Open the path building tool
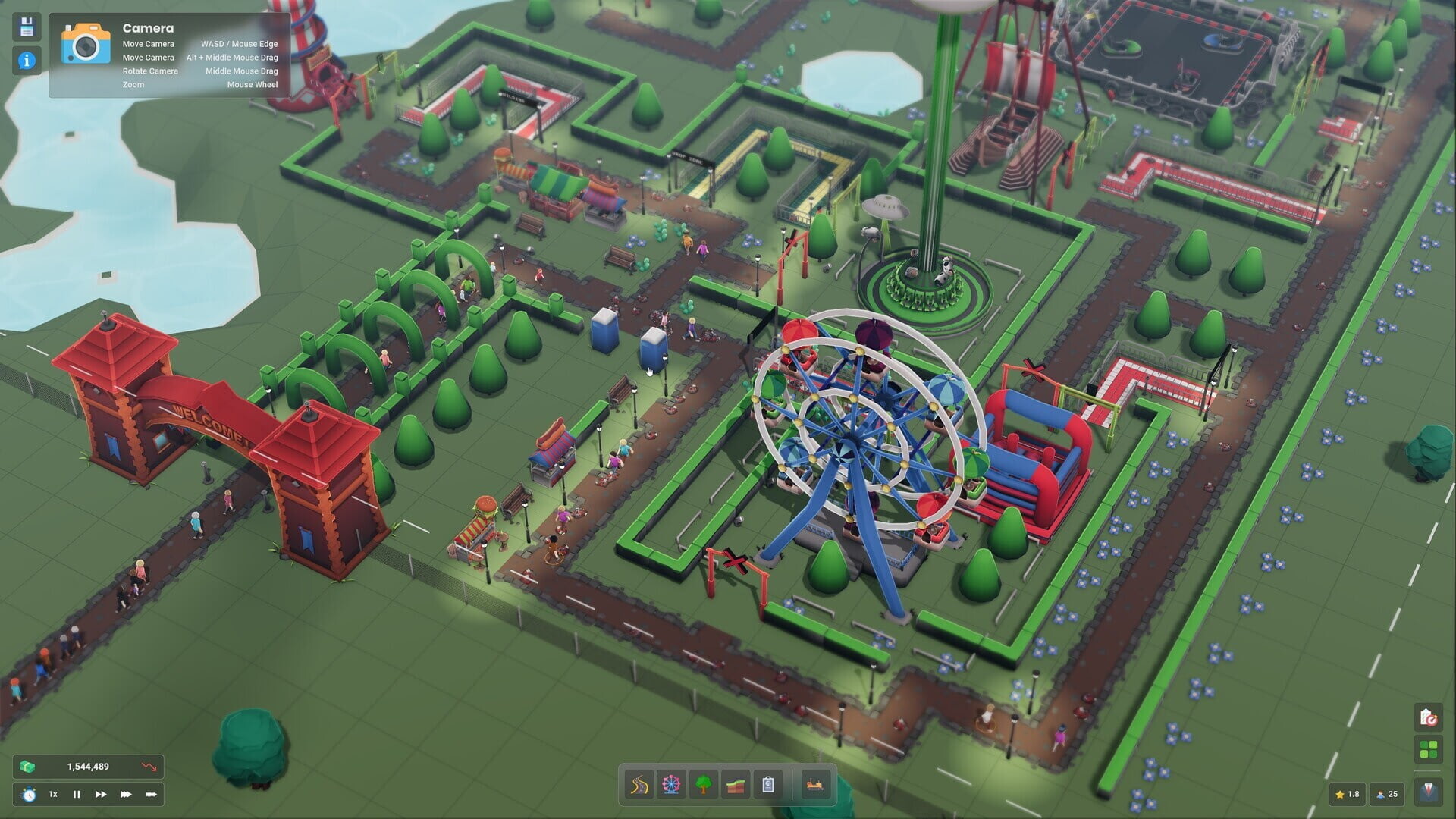Viewport: 1456px width, 819px height. [x=639, y=784]
